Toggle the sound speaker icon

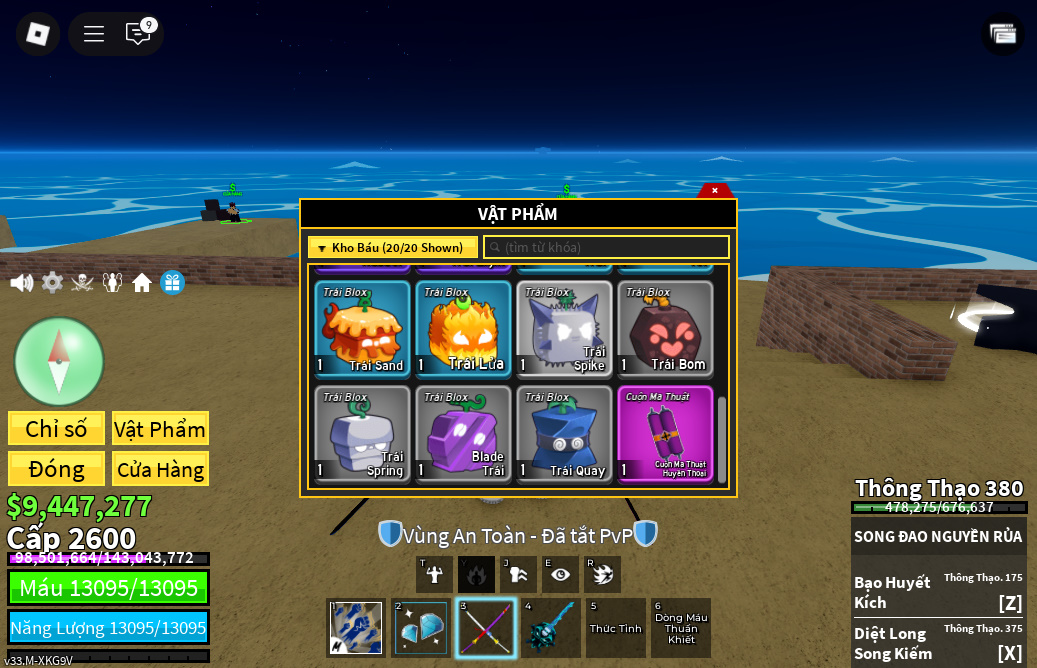21,283
